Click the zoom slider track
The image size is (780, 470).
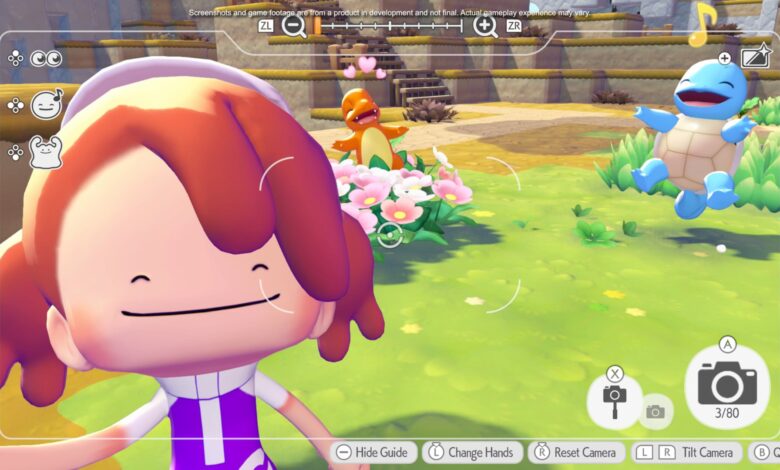click(389, 26)
